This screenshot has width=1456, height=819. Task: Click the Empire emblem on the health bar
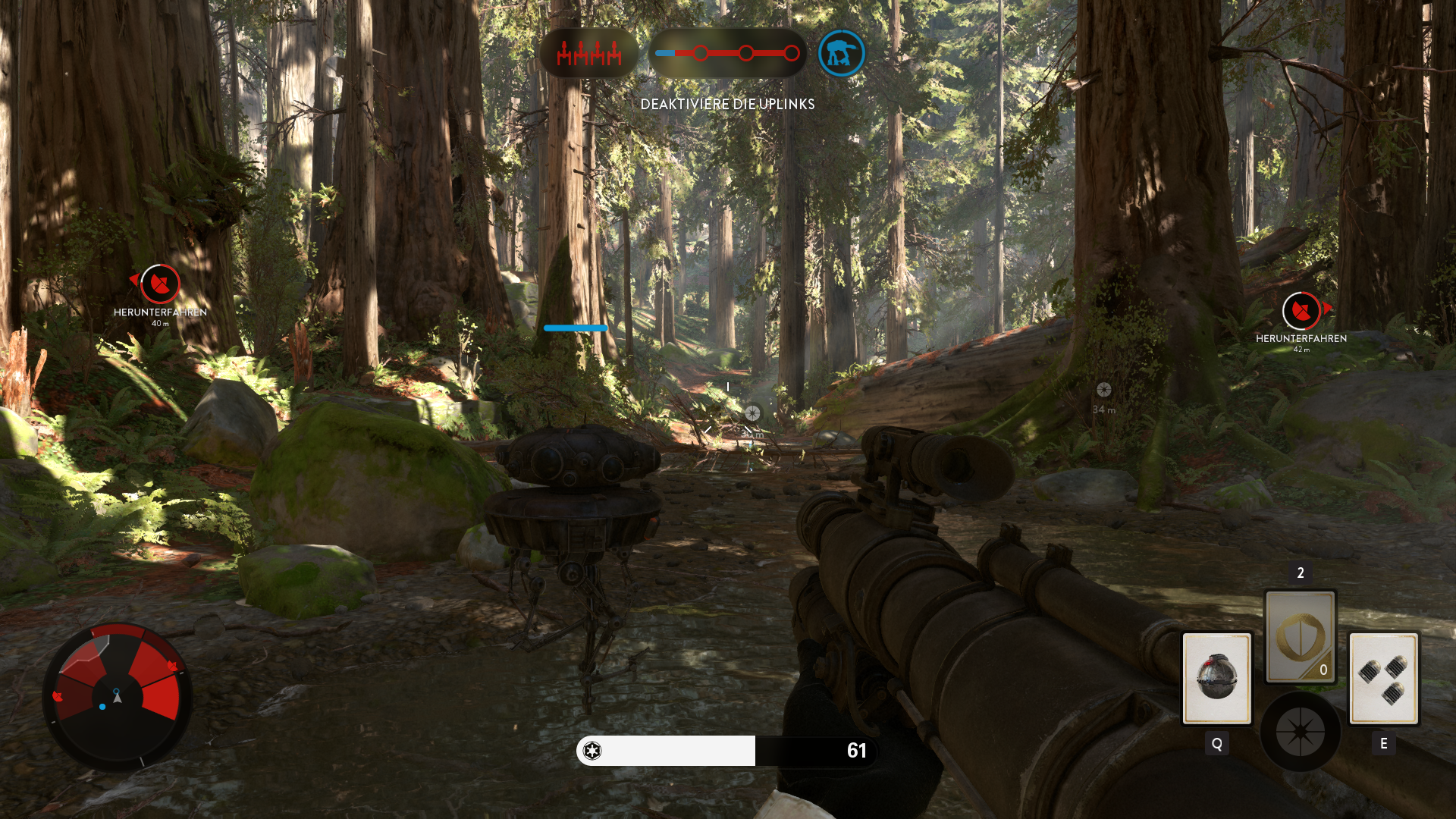pyautogui.click(x=593, y=752)
